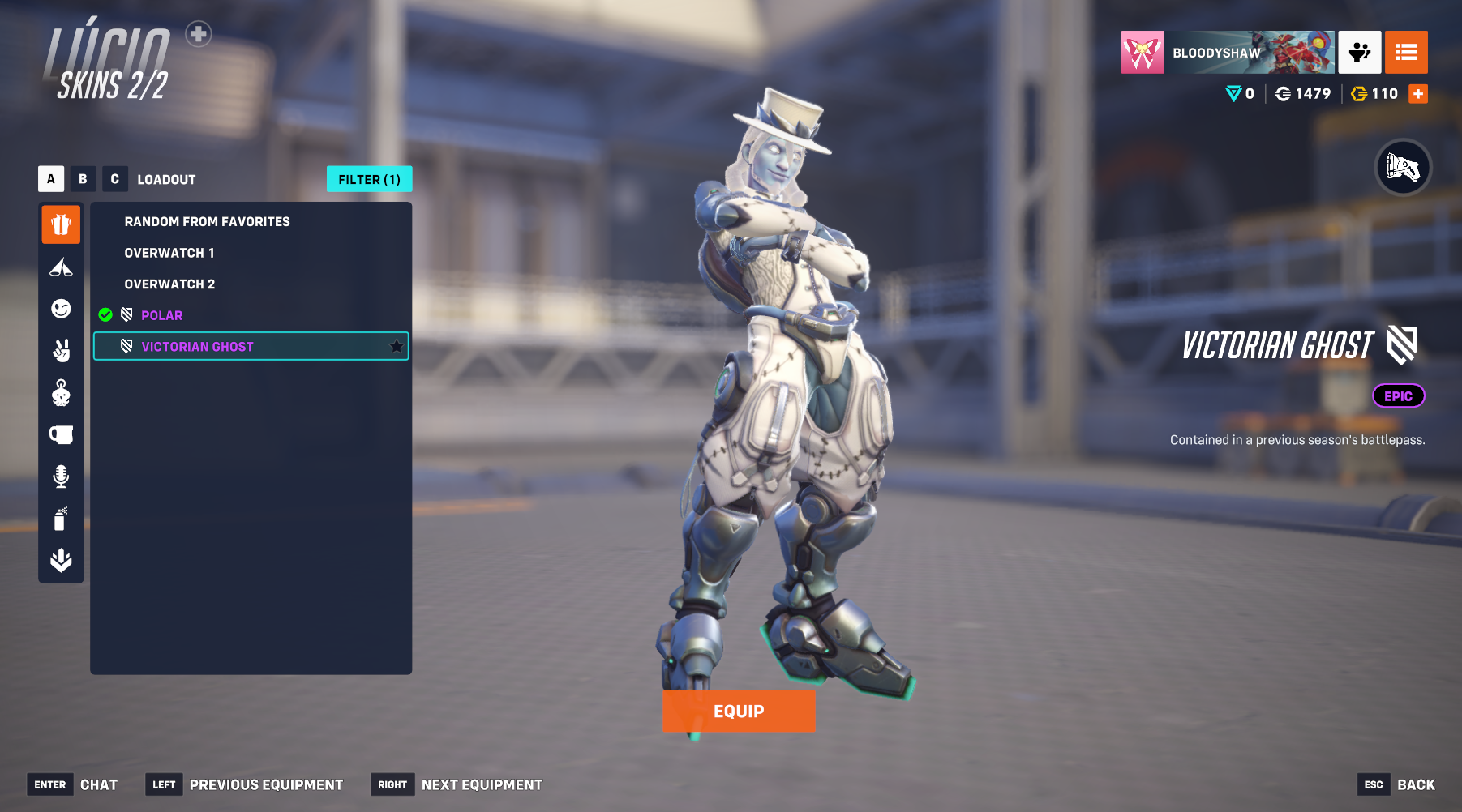Toggle favorite star on Victorian Ghost
The width and height of the screenshot is (1462, 812).
[x=397, y=347]
